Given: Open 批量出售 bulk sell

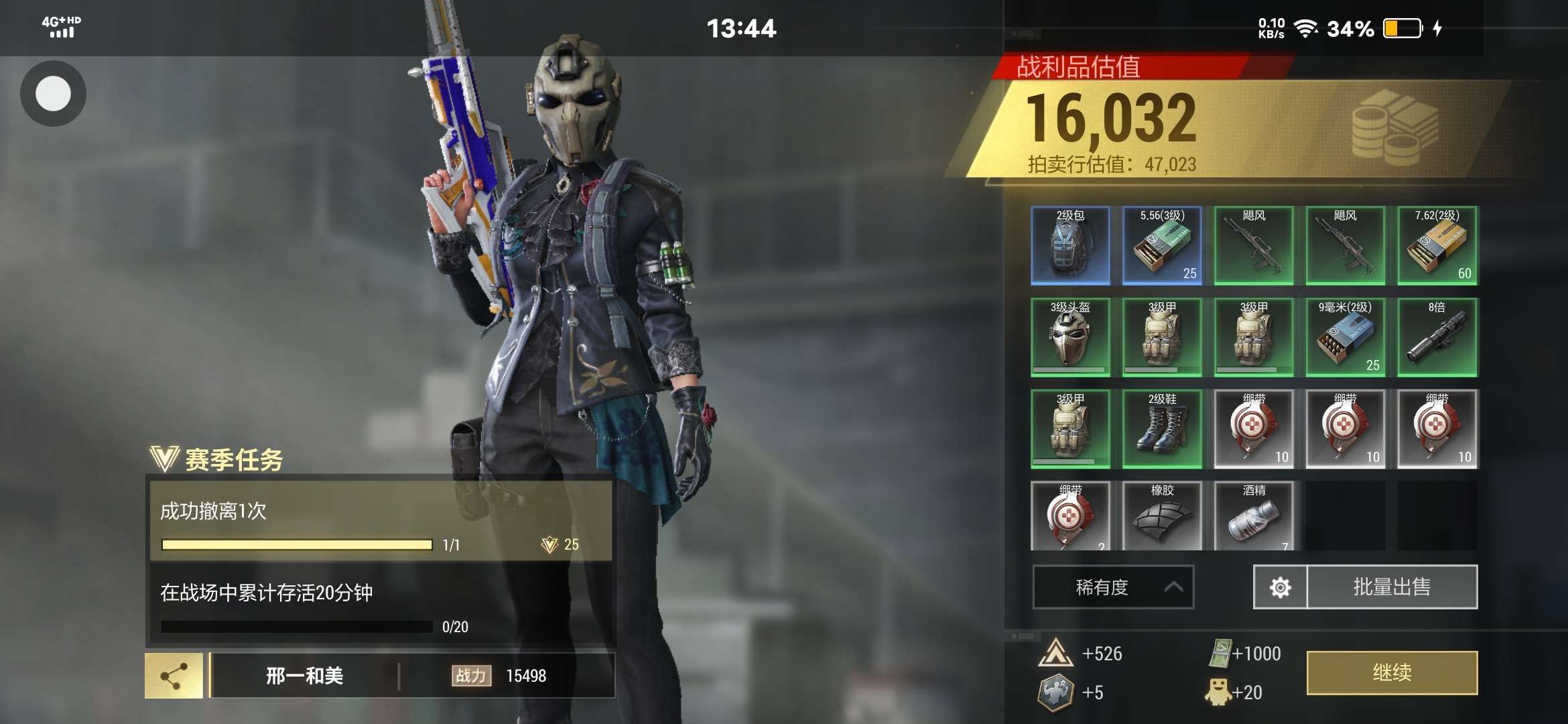Looking at the screenshot, I should click(1392, 587).
